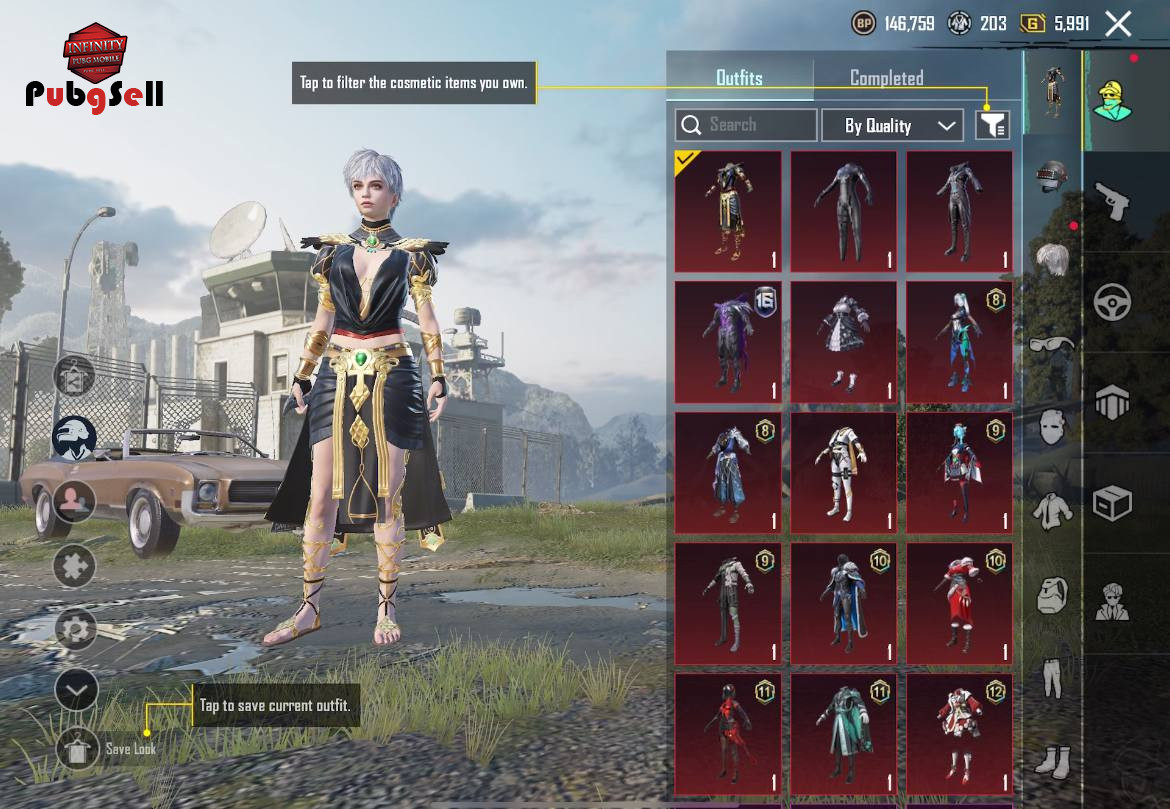
Task: Open the steering wheel vehicle category
Action: click(x=1111, y=302)
